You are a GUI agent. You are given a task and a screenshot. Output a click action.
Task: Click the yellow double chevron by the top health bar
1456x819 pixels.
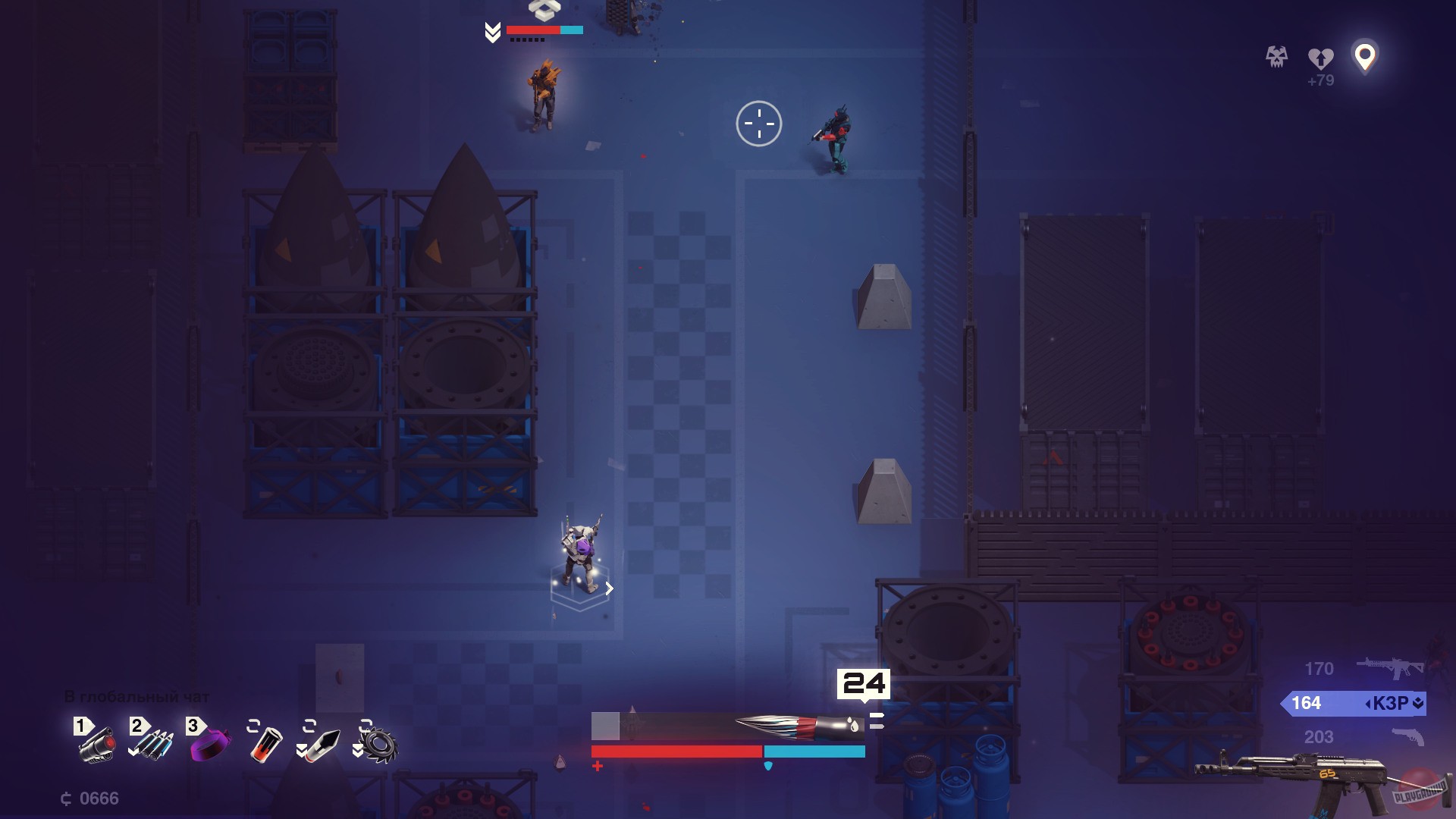point(493,32)
